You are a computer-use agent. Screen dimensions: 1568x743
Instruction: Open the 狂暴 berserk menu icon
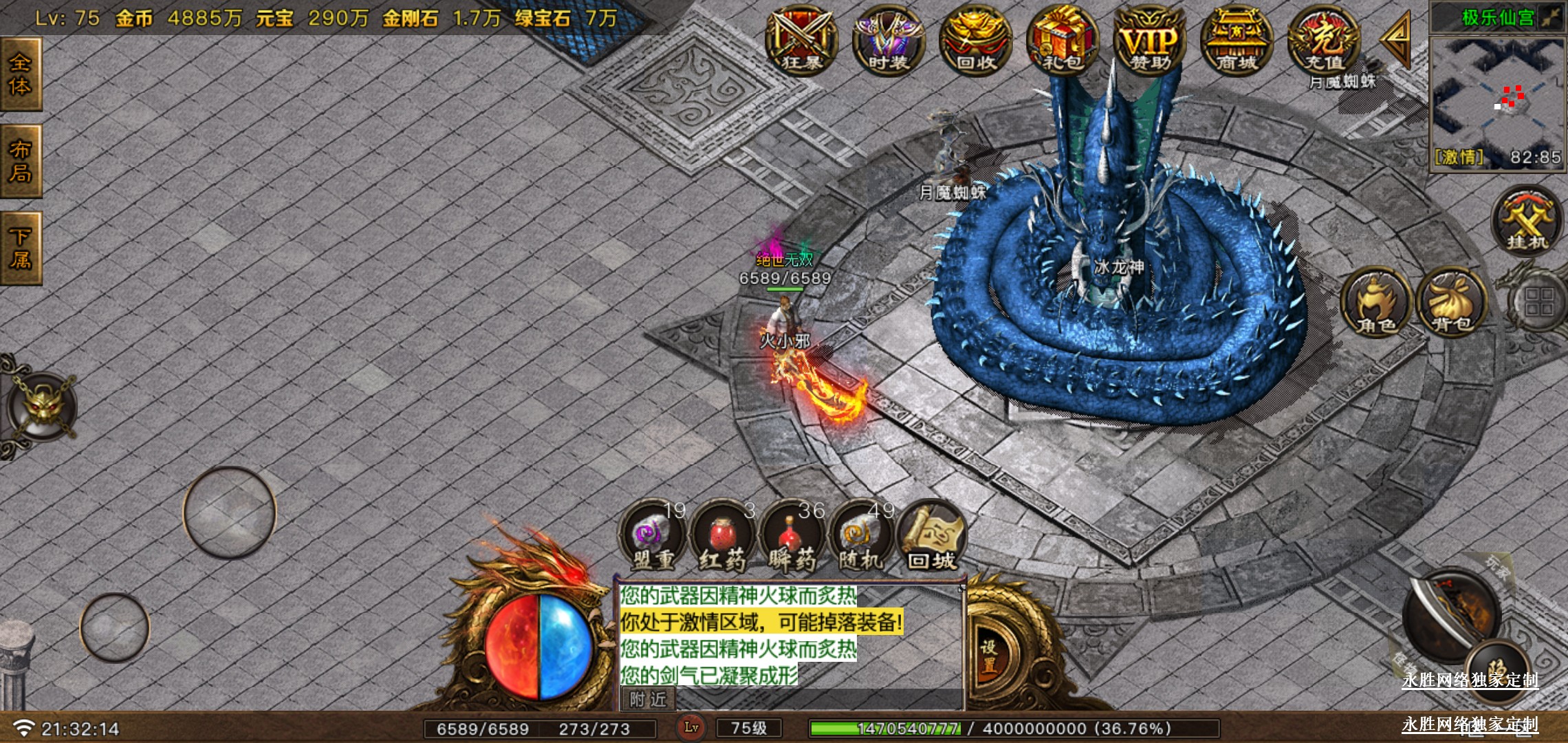pyautogui.click(x=801, y=41)
